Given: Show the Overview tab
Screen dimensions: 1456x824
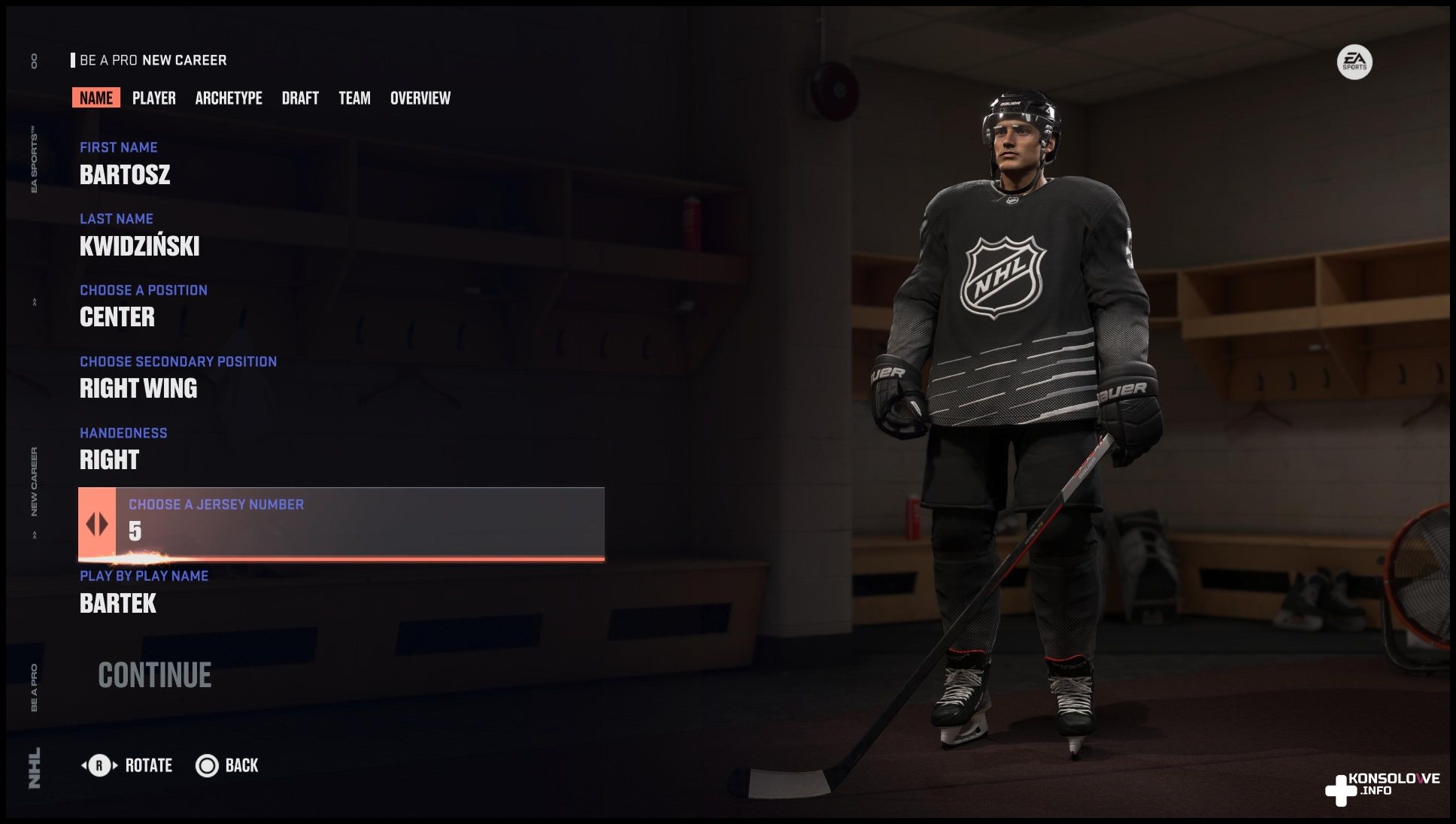Looking at the screenshot, I should [x=420, y=98].
